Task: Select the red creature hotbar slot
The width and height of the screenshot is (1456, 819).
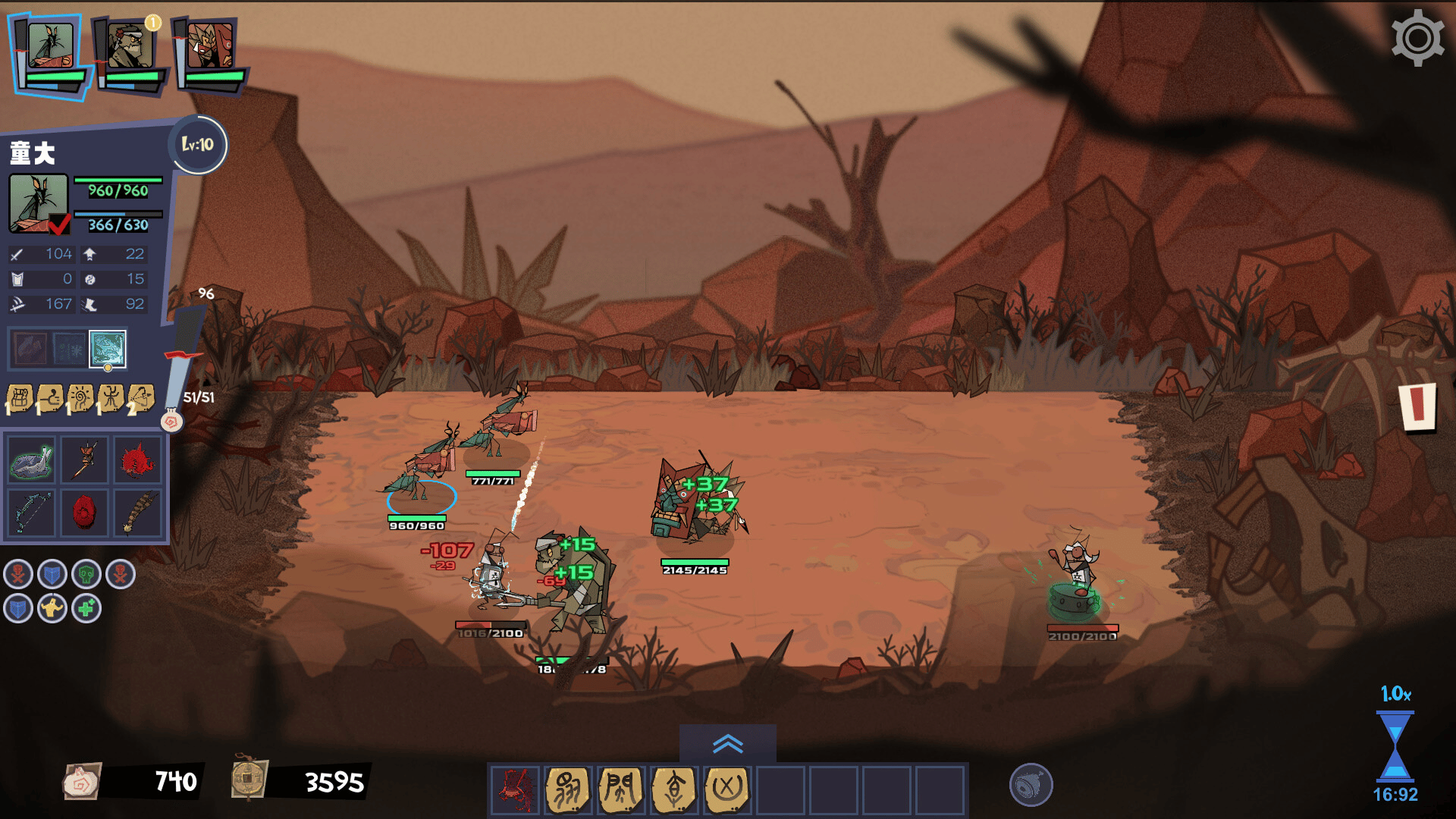Action: [x=516, y=789]
